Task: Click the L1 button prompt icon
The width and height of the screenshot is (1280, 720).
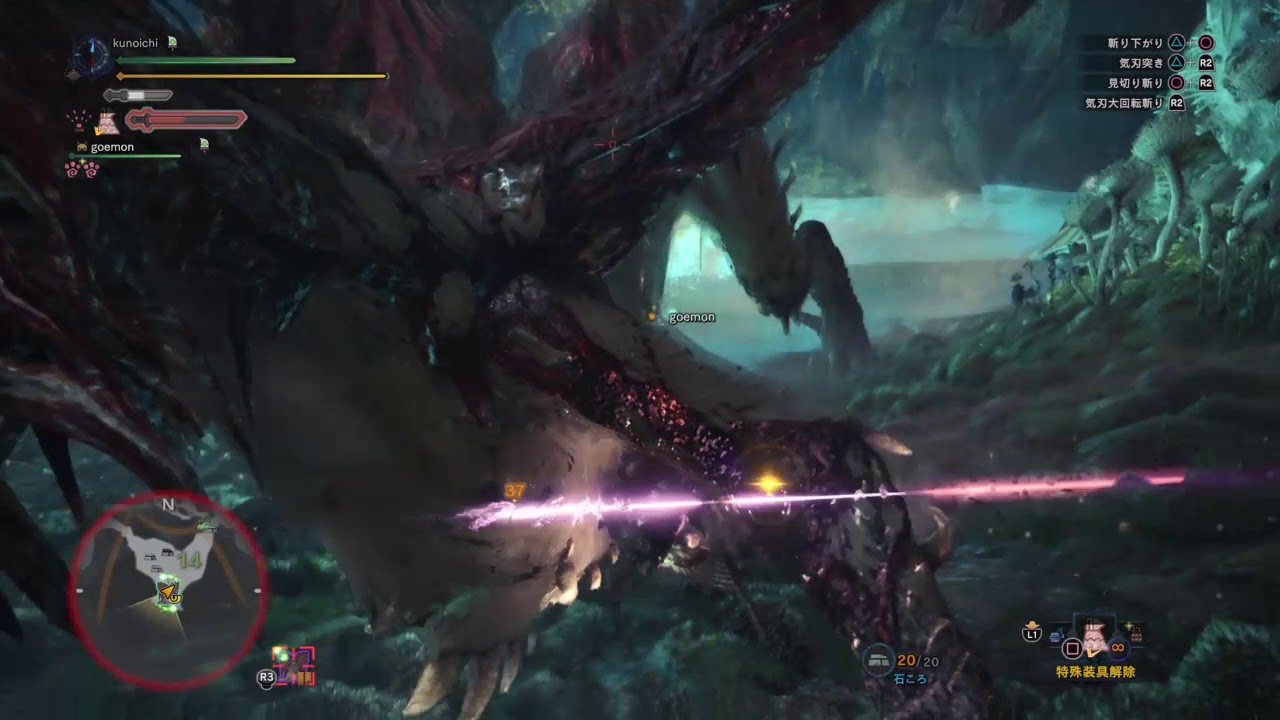Action: point(1032,633)
